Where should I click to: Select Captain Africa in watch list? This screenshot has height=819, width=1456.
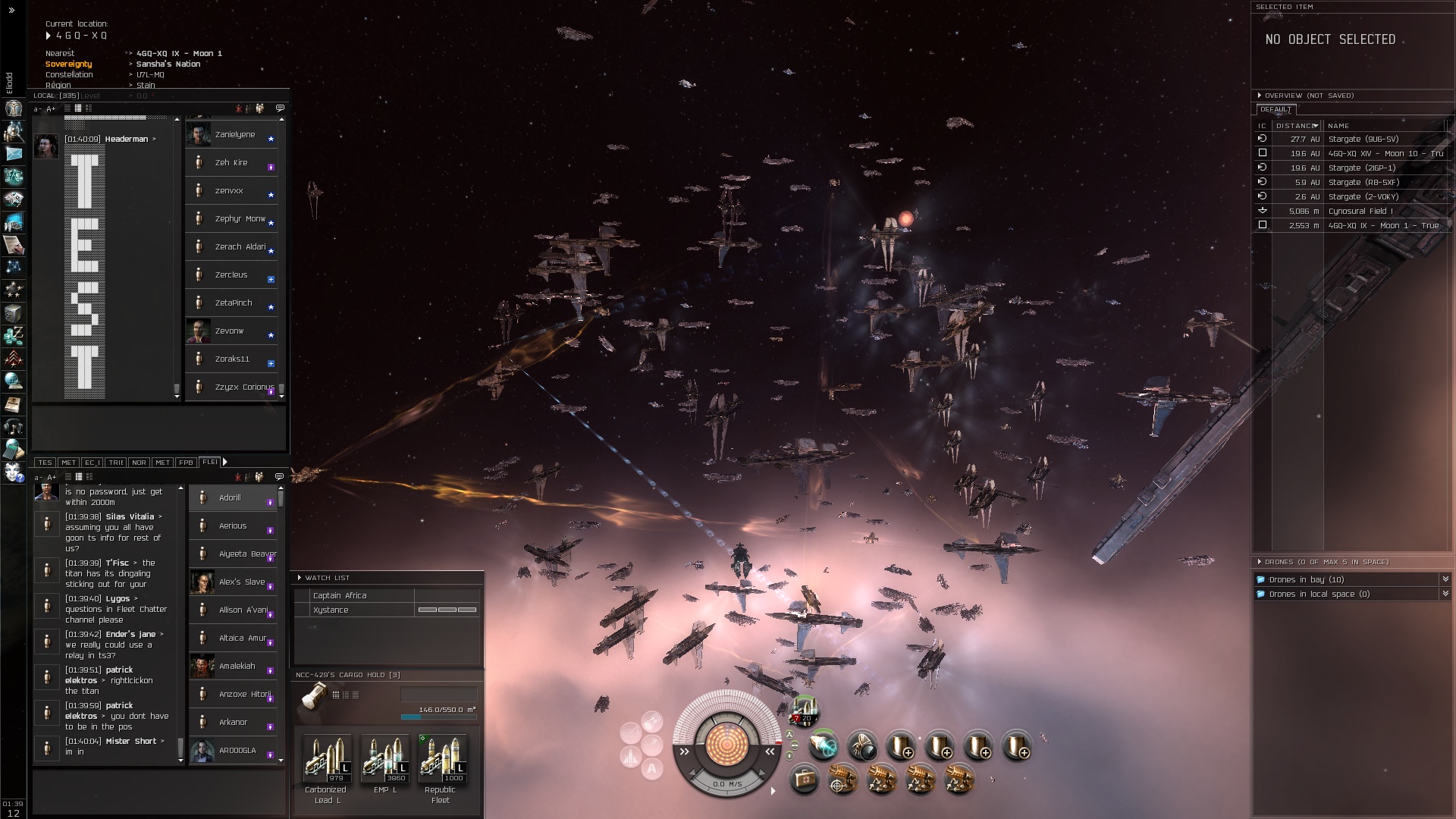pos(339,595)
